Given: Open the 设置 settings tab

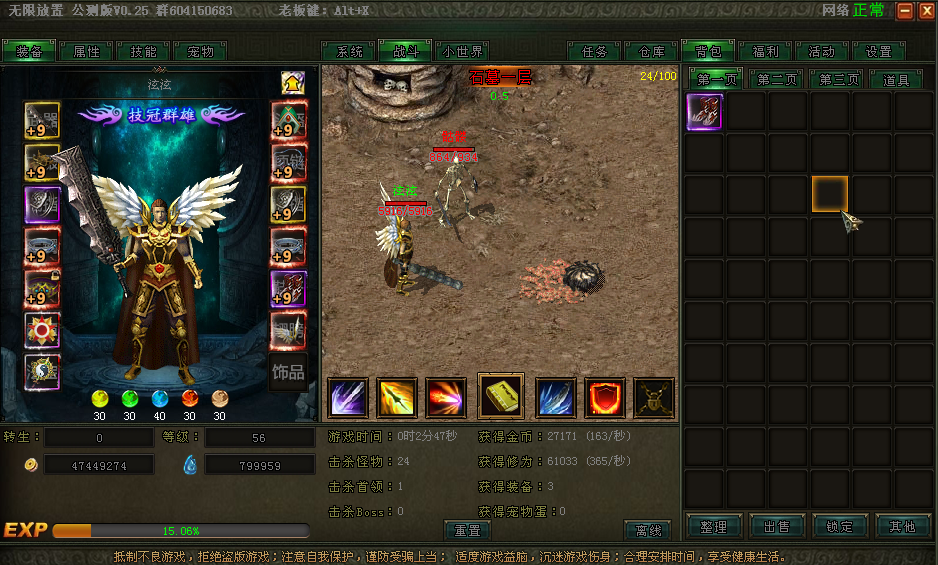Looking at the screenshot, I should tap(878, 52).
